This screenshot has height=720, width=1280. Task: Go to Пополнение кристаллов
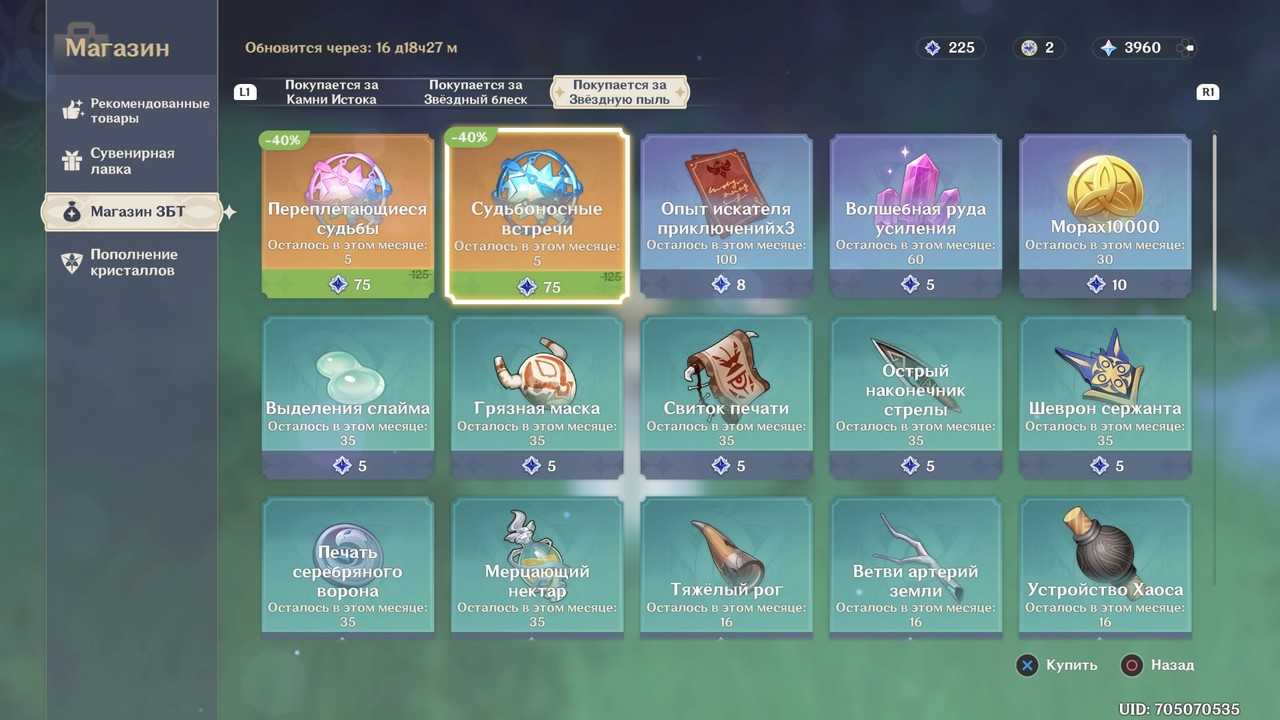pos(132,262)
